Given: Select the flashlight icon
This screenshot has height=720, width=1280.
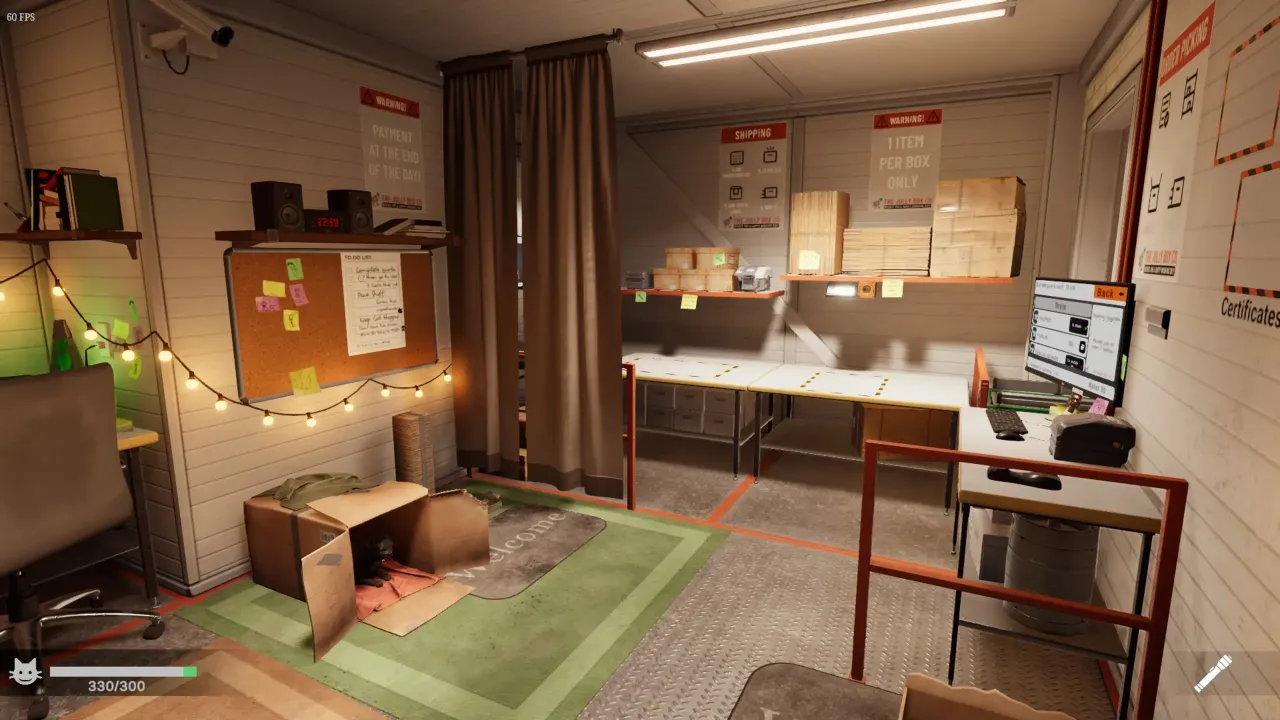Looking at the screenshot, I should pyautogui.click(x=1212, y=673).
